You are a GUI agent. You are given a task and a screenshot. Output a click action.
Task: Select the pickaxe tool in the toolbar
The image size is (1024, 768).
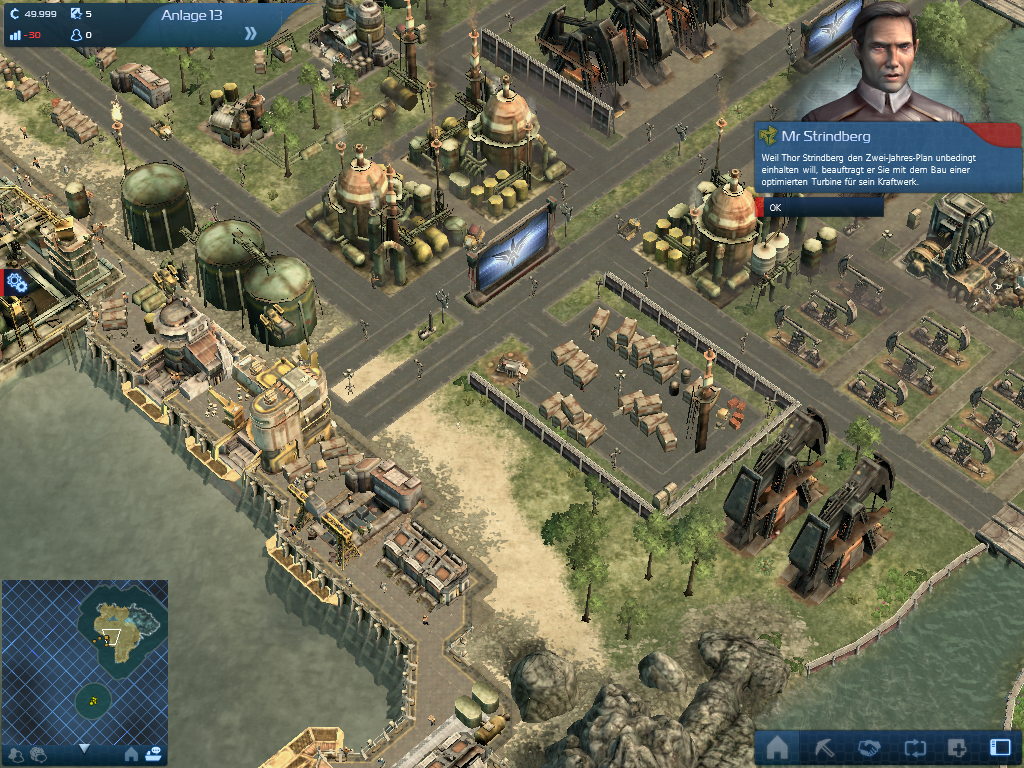(822, 747)
